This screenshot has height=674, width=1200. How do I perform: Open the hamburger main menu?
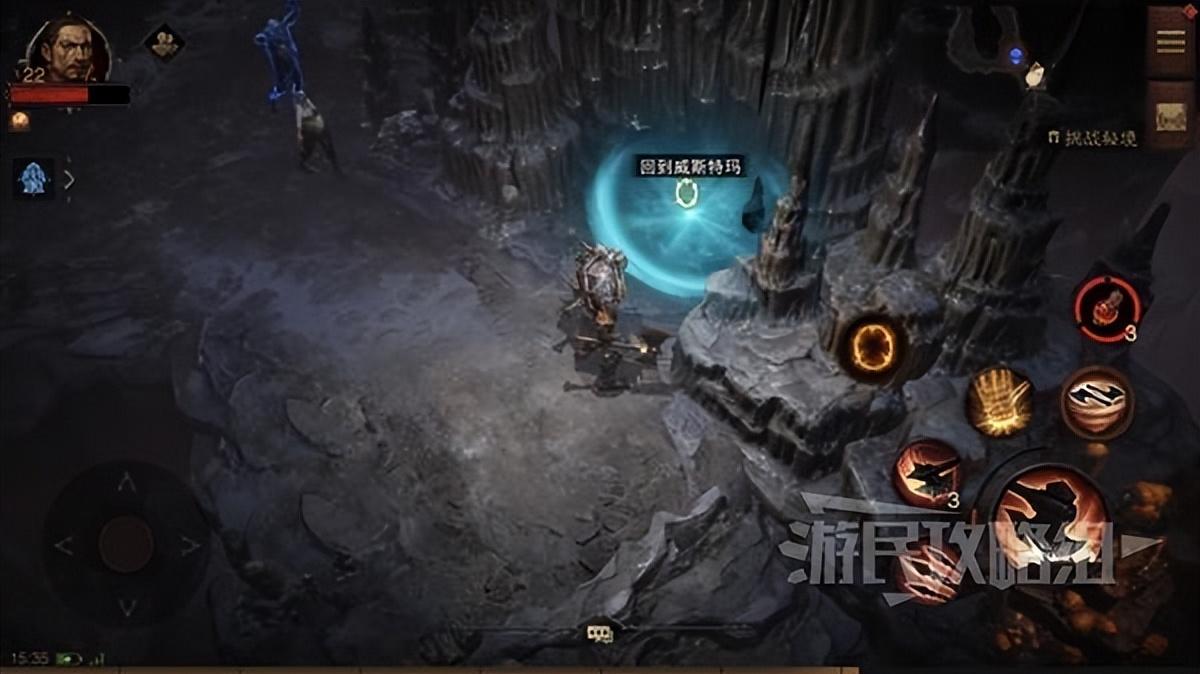[1169, 40]
